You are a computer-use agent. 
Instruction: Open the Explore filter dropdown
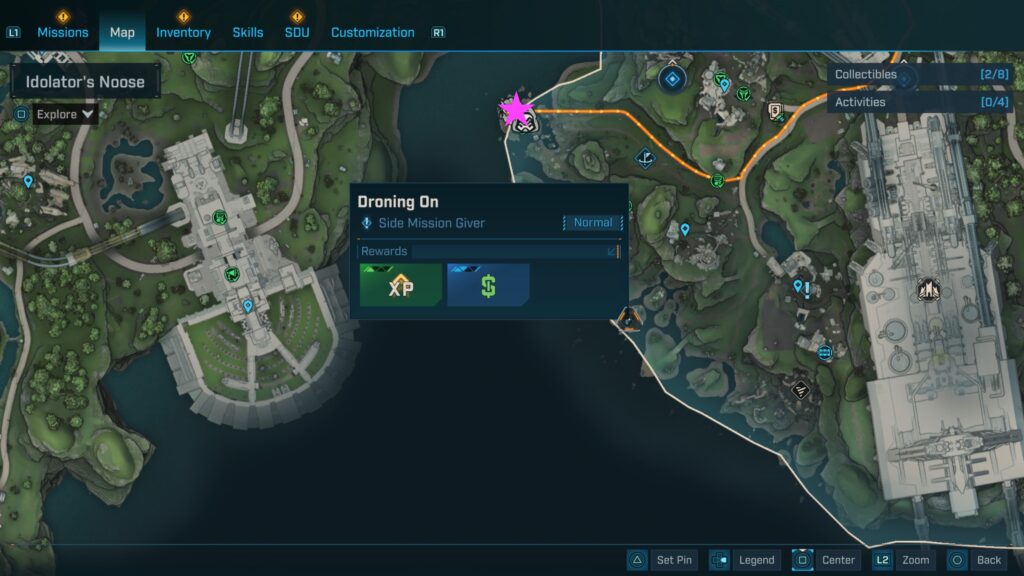coord(65,114)
